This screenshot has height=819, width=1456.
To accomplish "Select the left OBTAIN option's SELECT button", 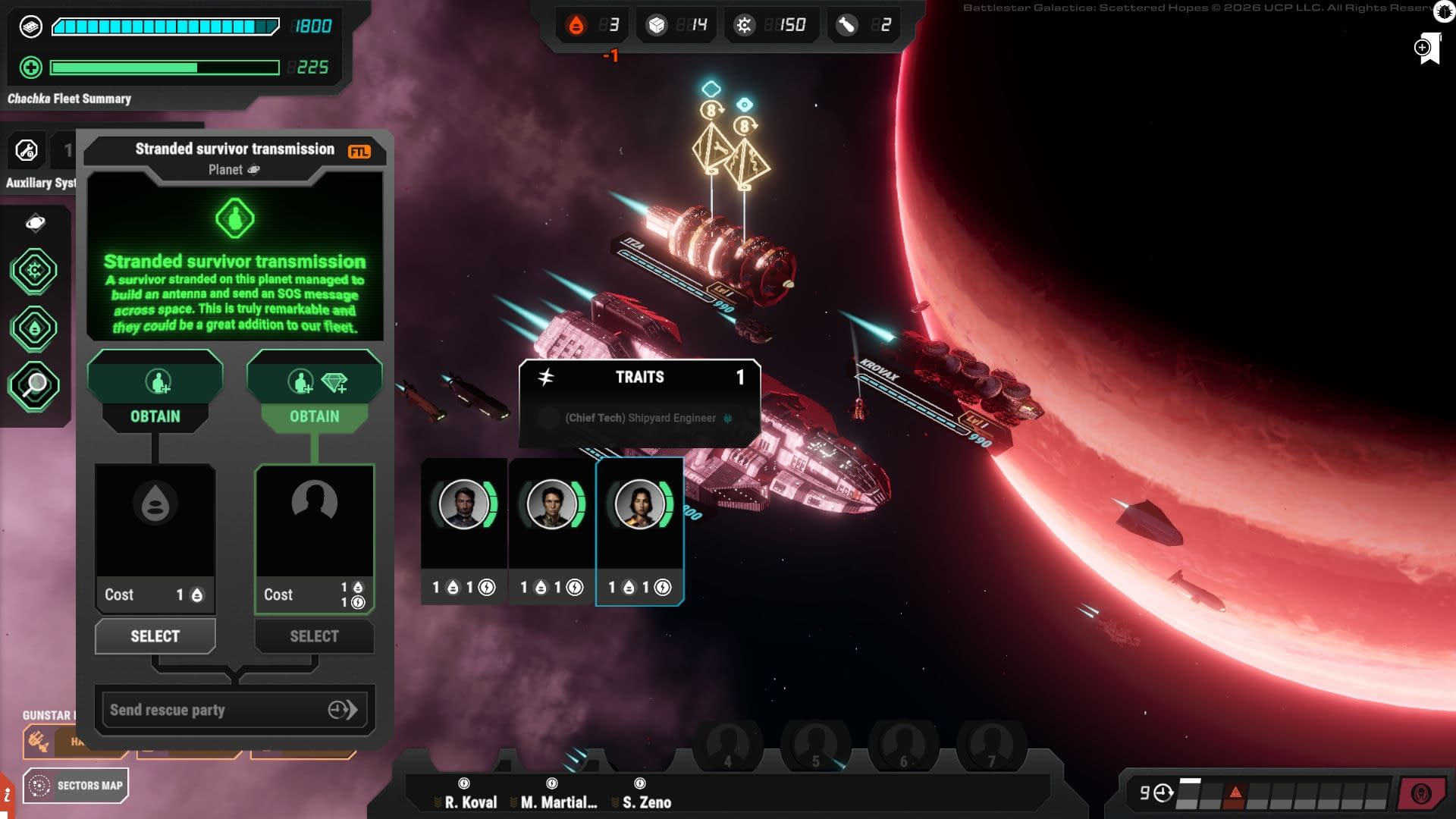I will (155, 636).
